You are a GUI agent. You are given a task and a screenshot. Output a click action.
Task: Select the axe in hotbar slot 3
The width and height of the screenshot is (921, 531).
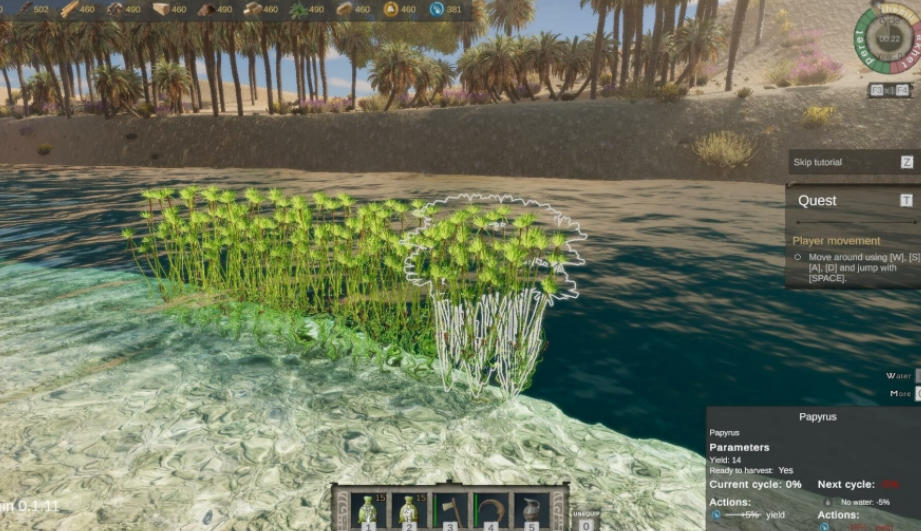pos(450,509)
